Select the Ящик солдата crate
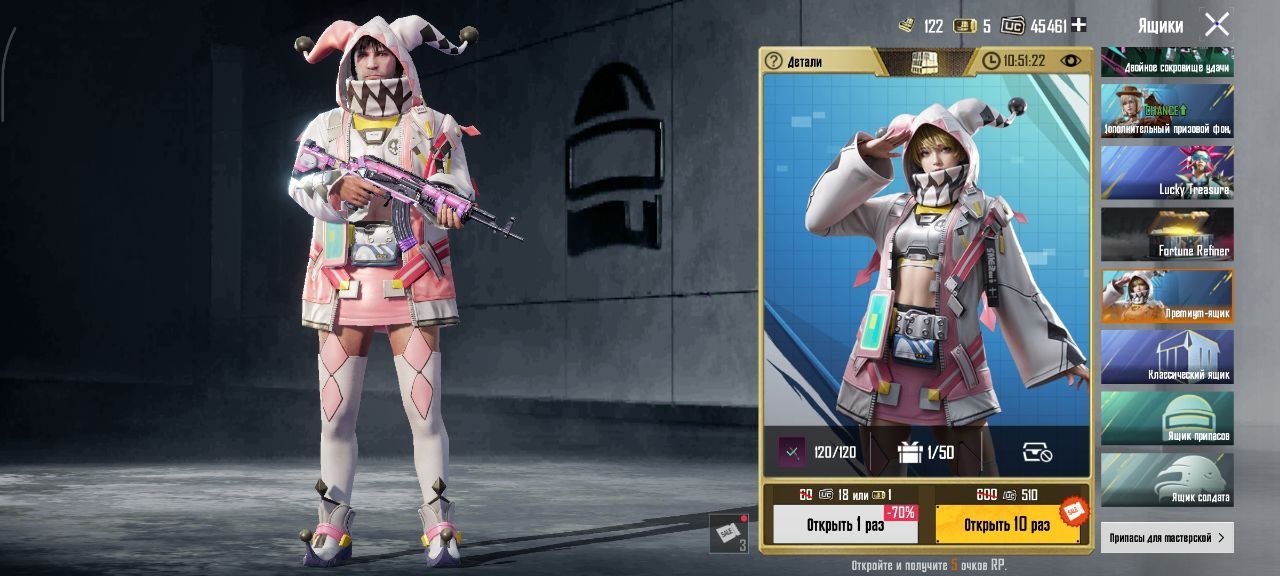Screen dimensions: 1280x576 (1167, 480)
